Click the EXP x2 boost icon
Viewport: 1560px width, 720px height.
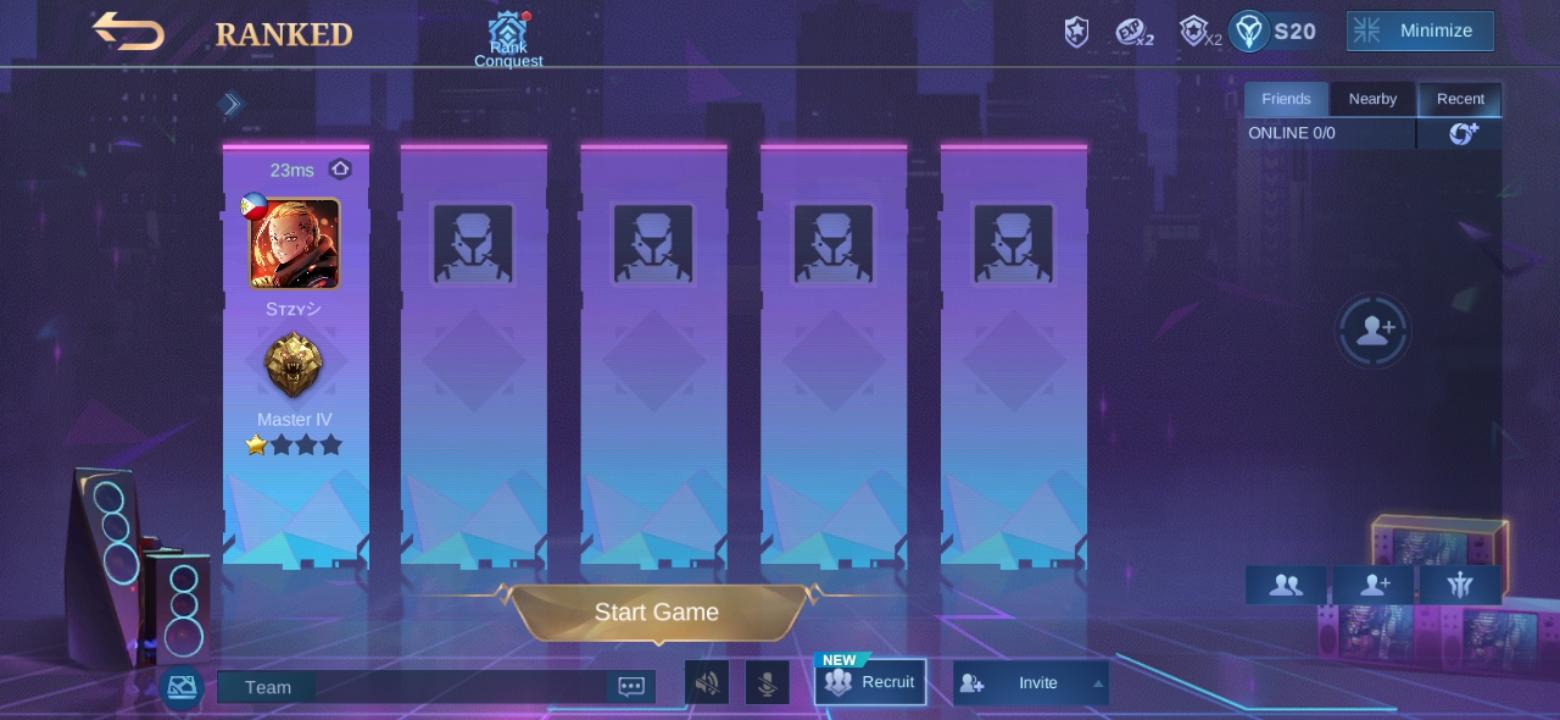click(x=1130, y=31)
